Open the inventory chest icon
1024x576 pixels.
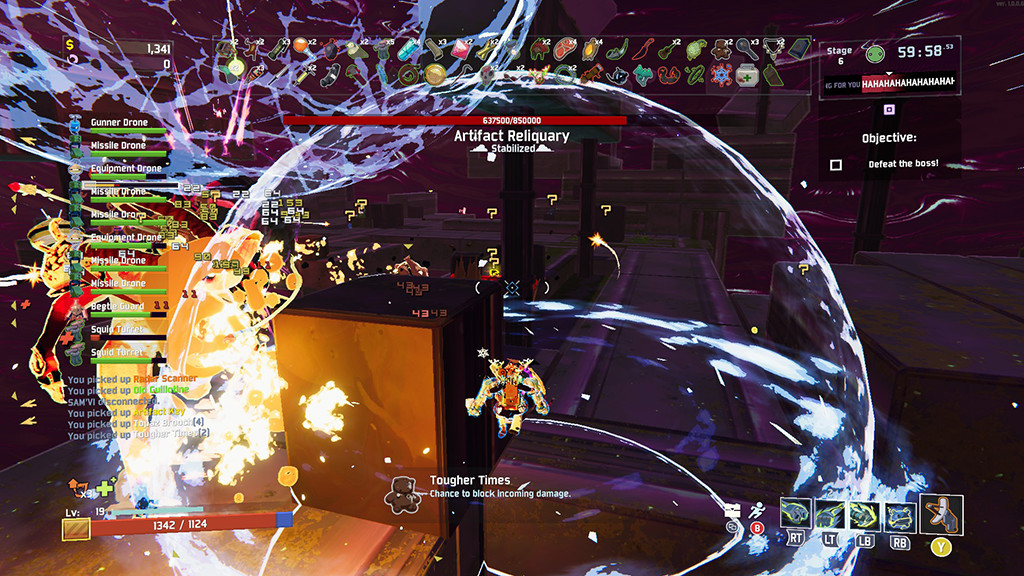(732, 509)
